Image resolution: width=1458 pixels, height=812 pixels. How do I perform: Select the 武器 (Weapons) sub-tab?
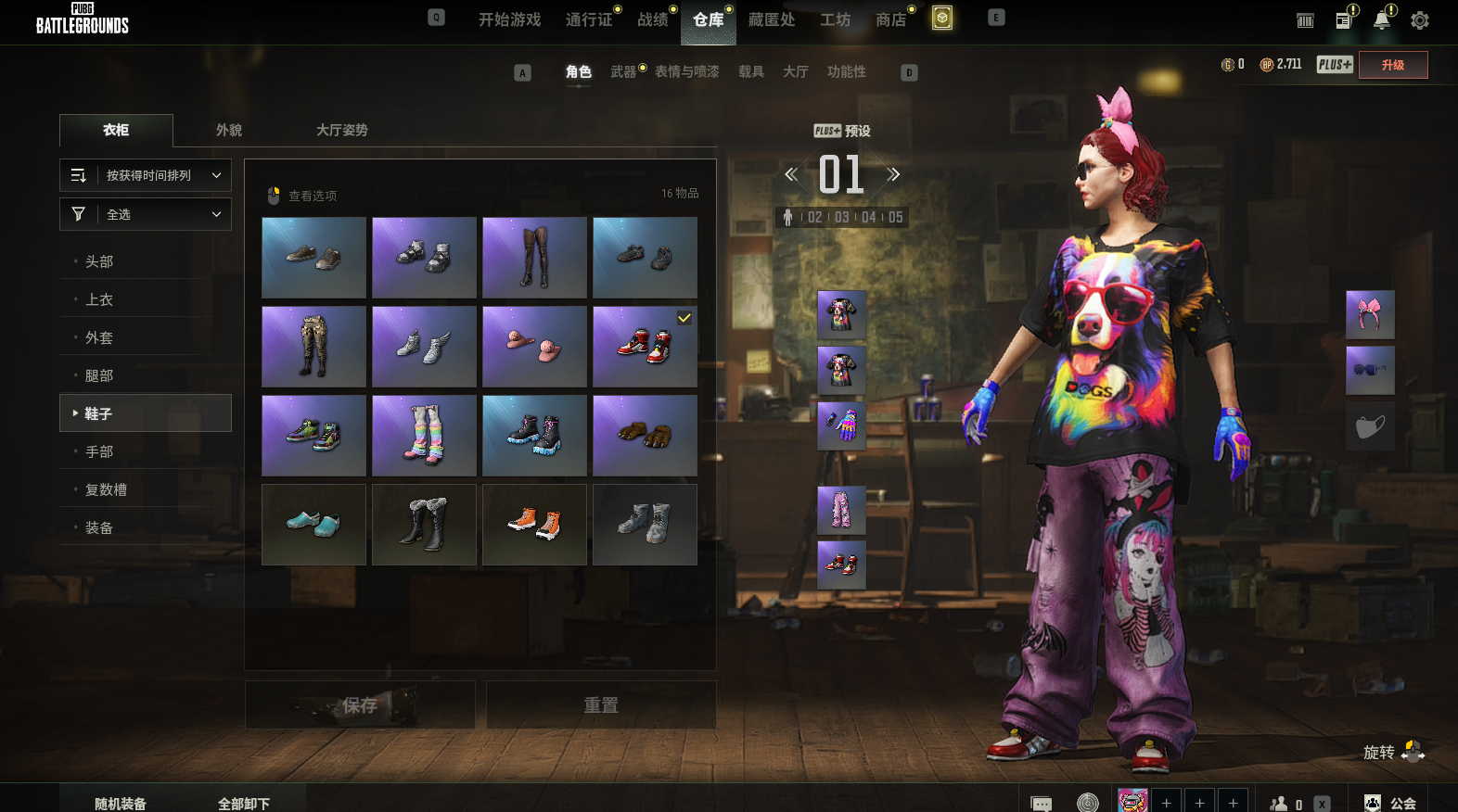coord(623,71)
